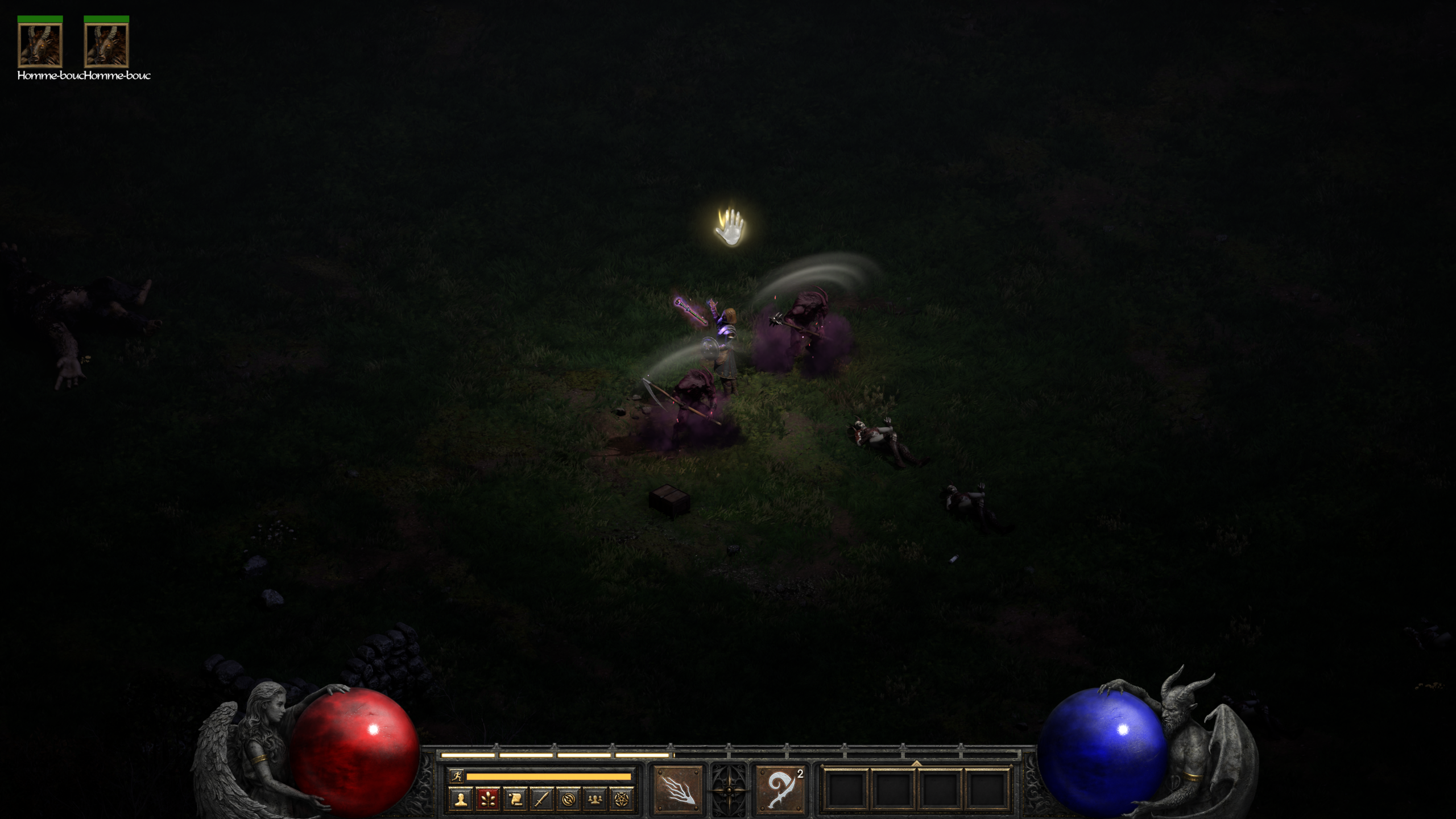Open the party screen three-figures icon
This screenshot has width=1456, height=819.
[x=595, y=800]
